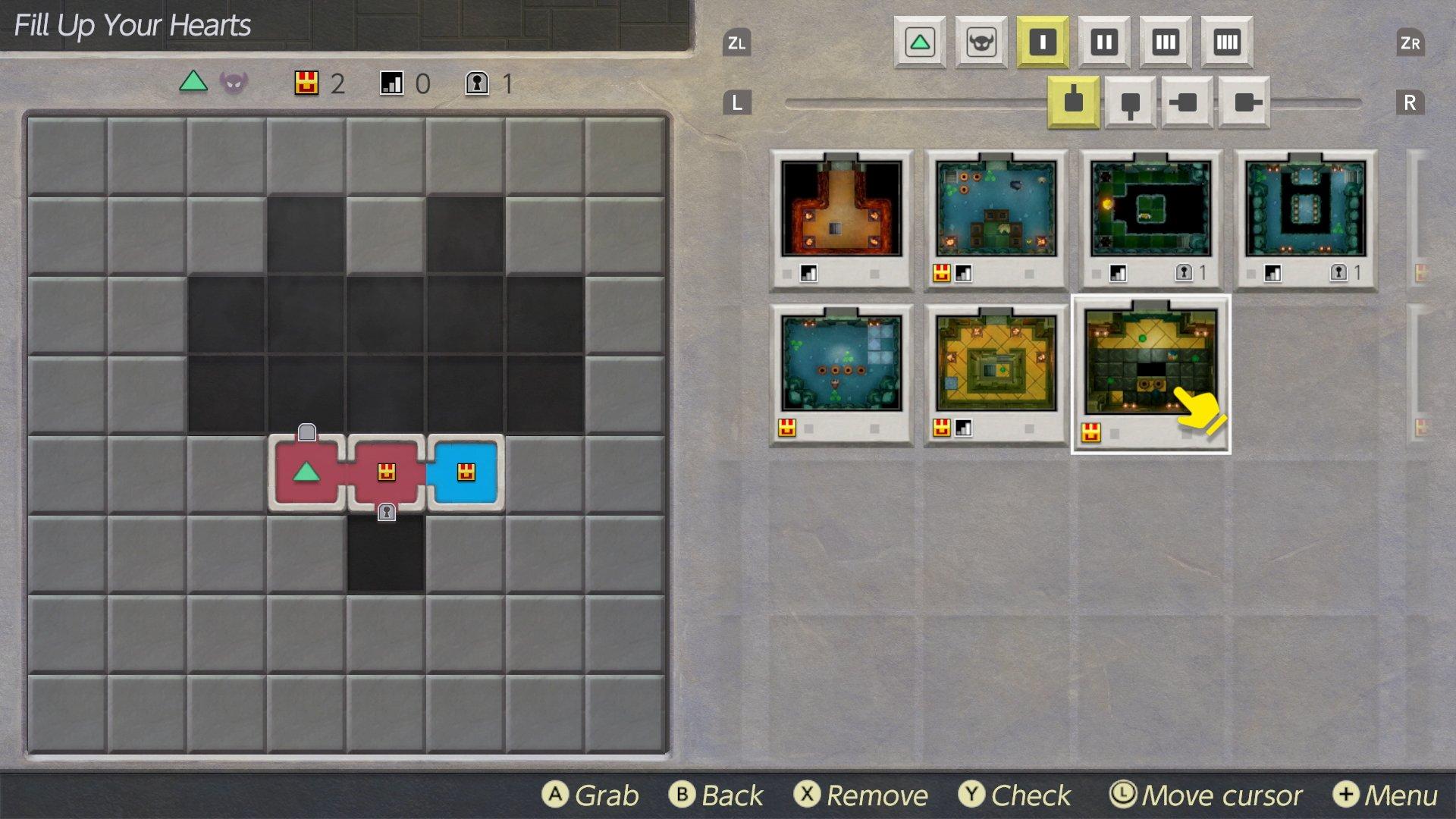This screenshot has width=1456, height=819.
Task: Remove a chamber via the X button prompt
Action: point(810,795)
